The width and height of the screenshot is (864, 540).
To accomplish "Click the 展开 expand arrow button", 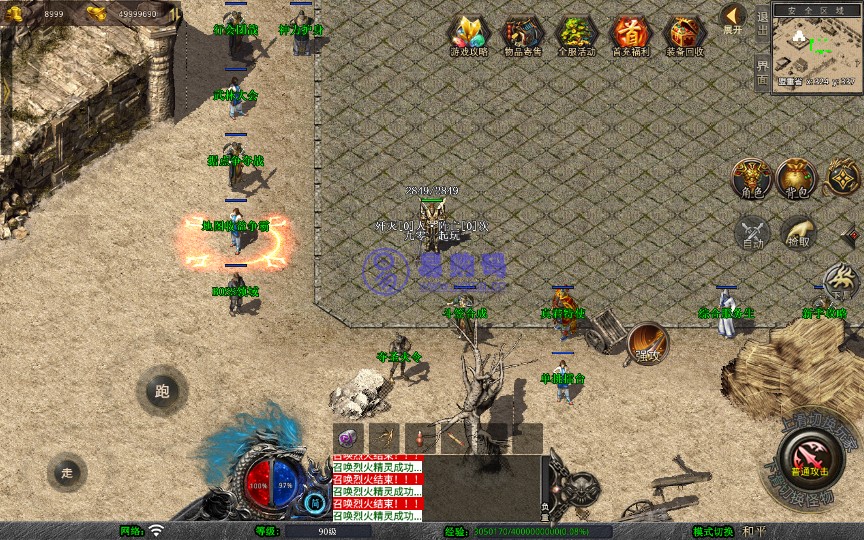I will click(733, 18).
